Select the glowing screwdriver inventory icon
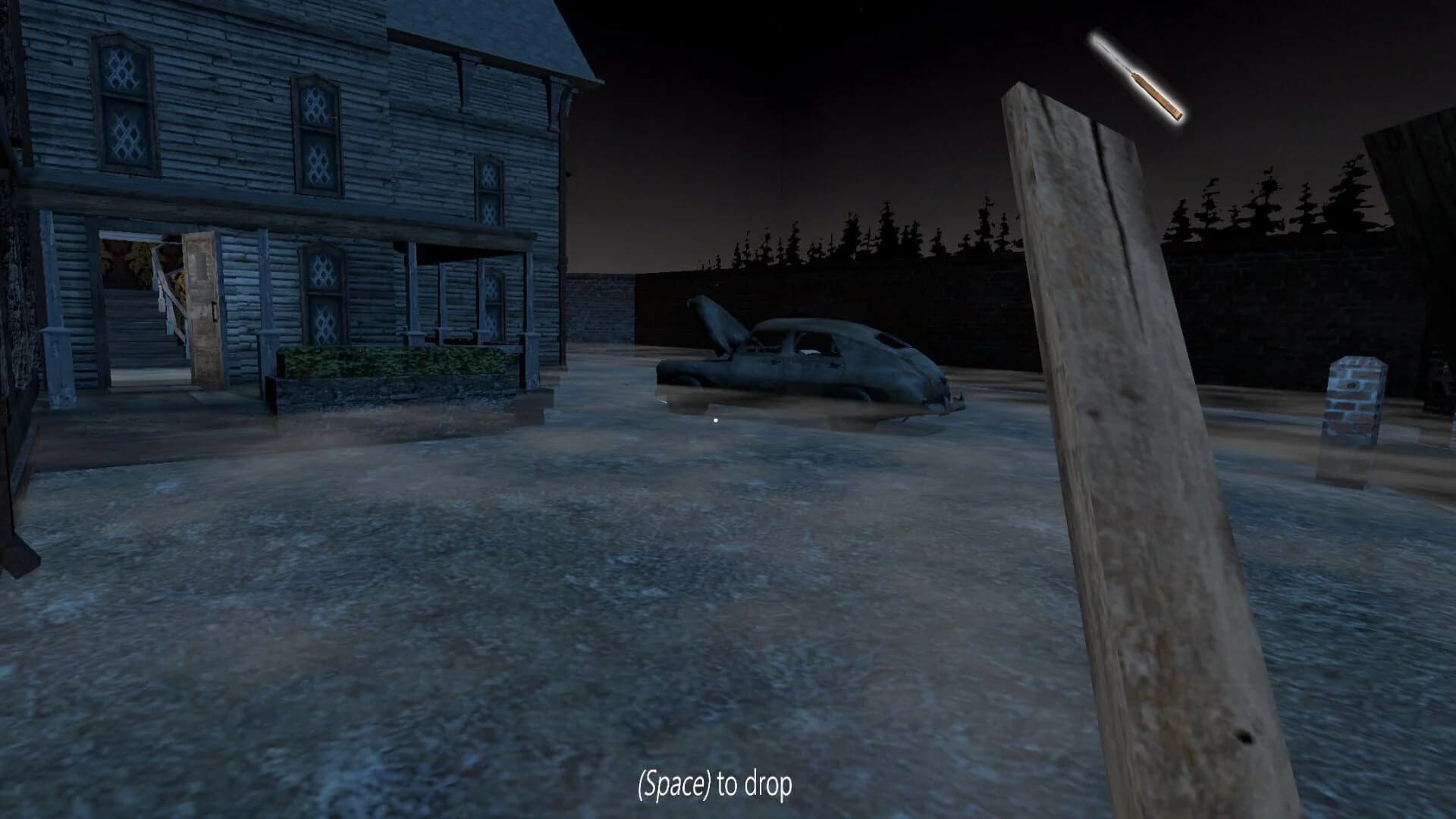The height and width of the screenshot is (819, 1456). 1137,76
